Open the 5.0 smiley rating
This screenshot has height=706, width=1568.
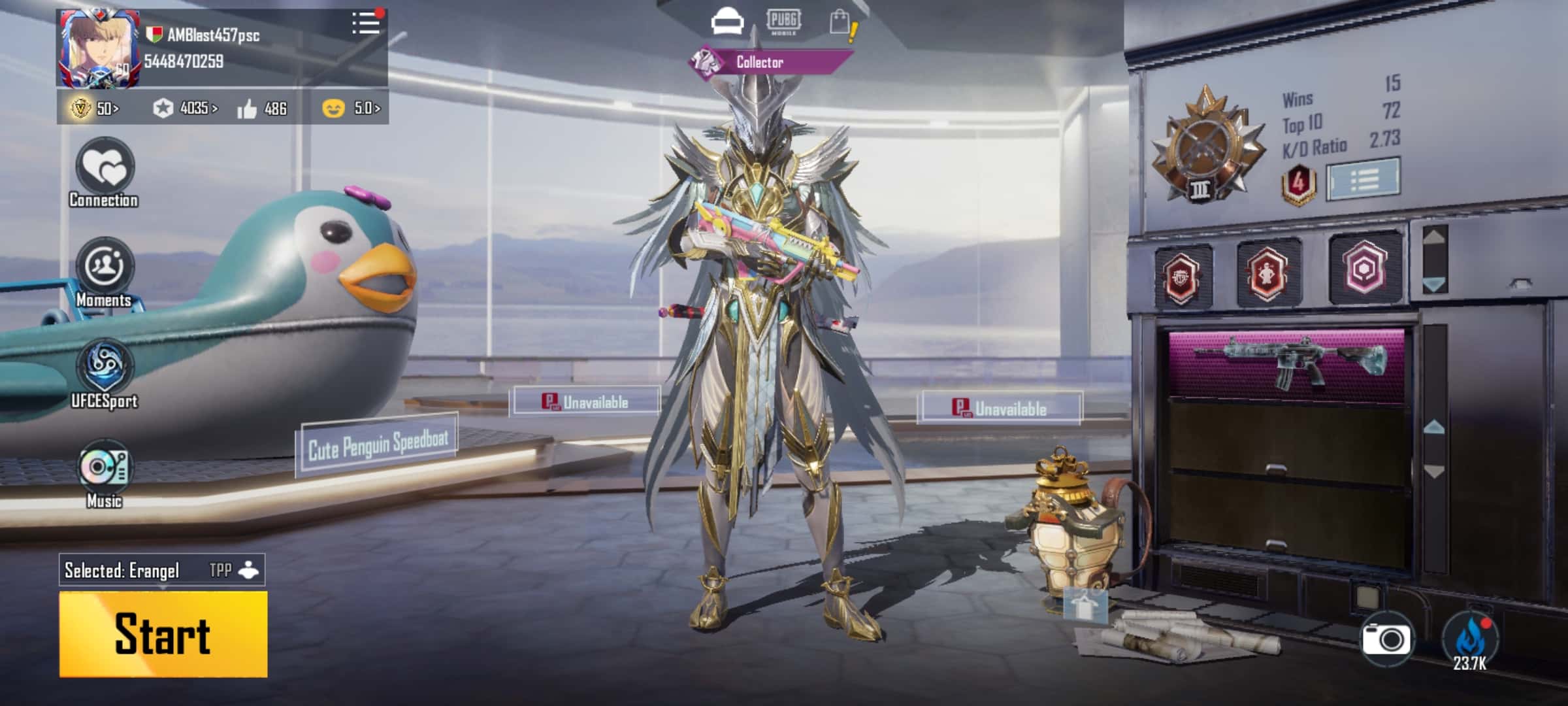(x=351, y=109)
